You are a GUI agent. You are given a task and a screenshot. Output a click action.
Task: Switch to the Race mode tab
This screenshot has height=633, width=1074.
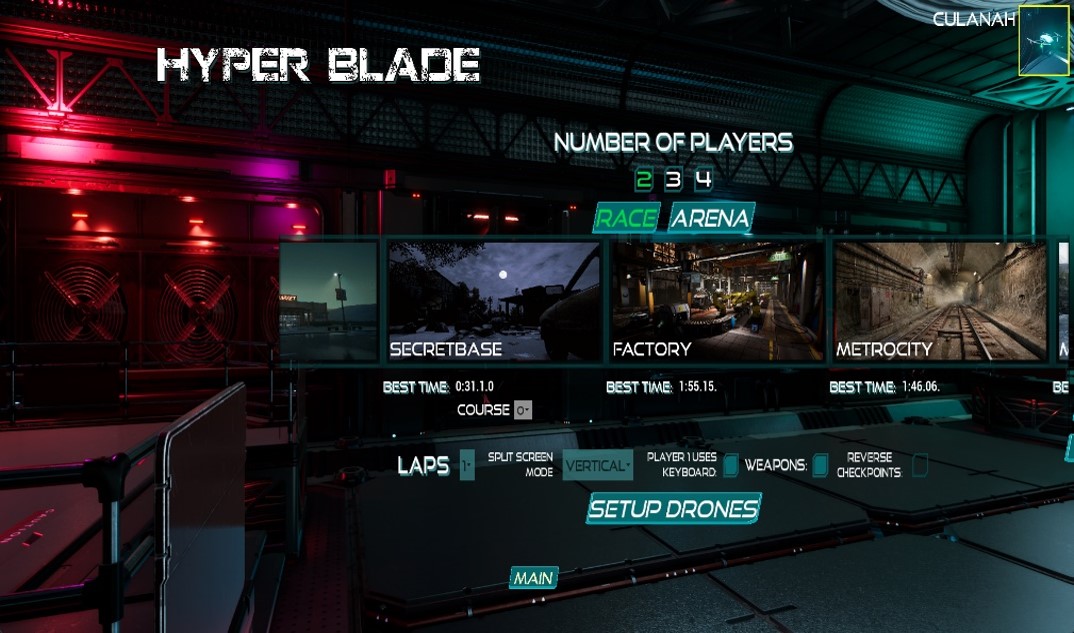tap(627, 218)
